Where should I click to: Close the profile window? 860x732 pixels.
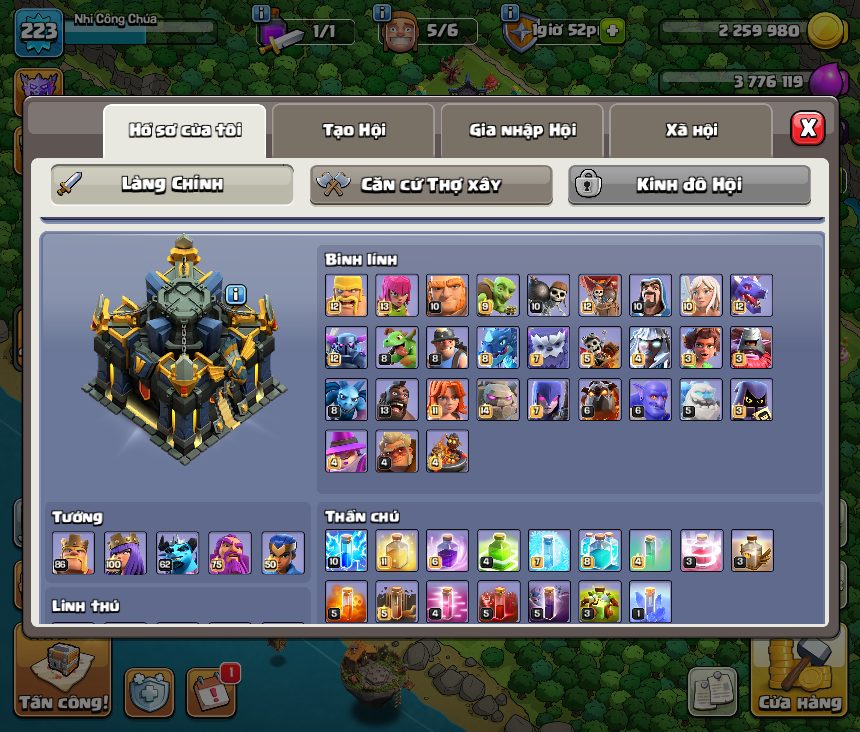point(807,128)
